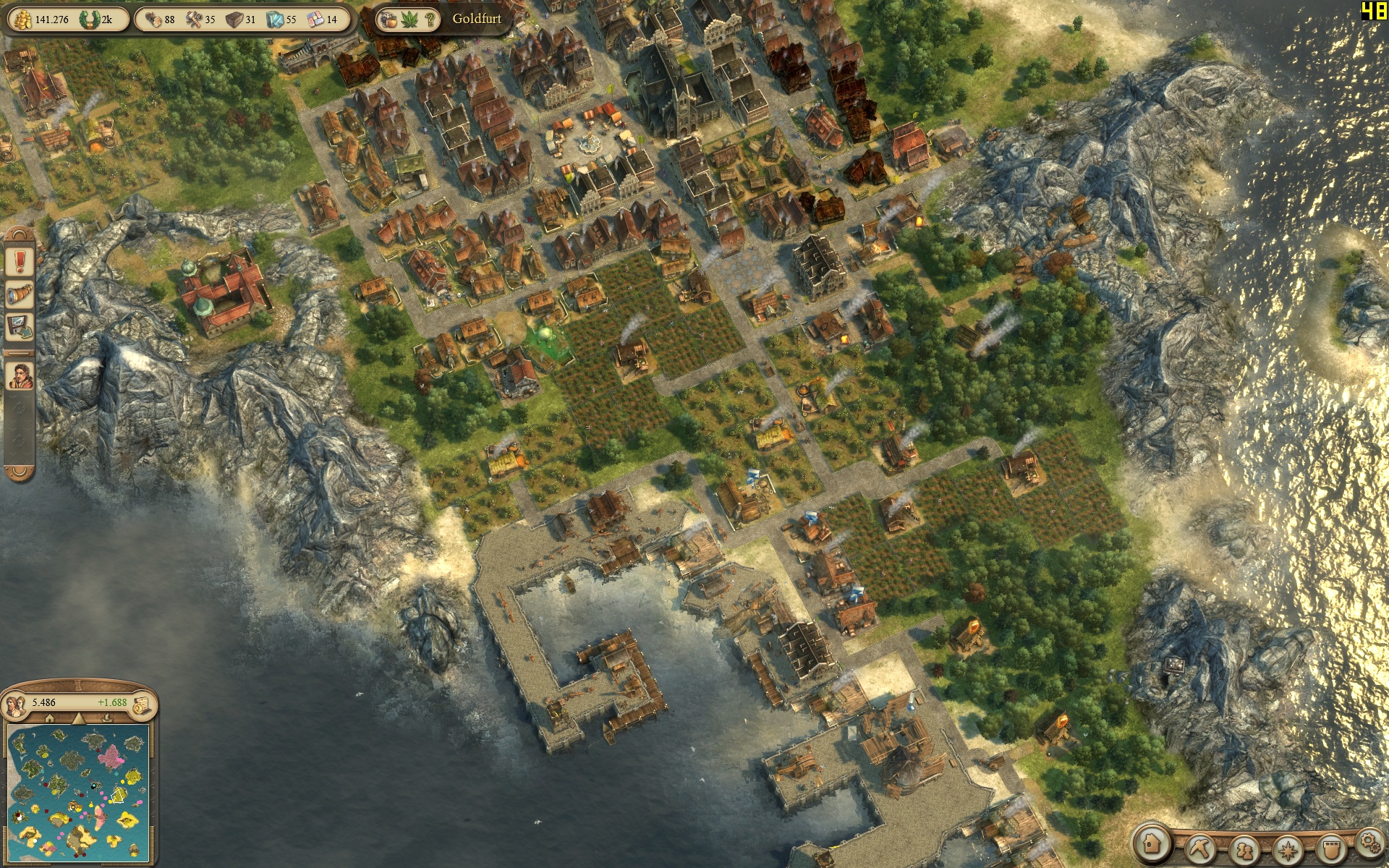This screenshot has height=868, width=1389.
Task: Click the red exclamation mark notification
Action: [20, 260]
